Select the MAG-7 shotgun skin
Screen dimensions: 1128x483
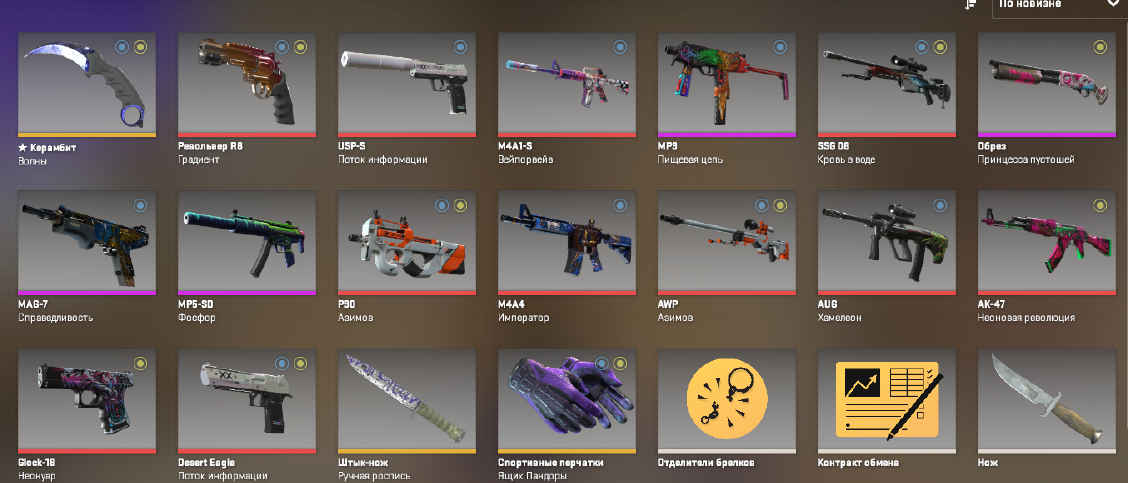pos(87,242)
